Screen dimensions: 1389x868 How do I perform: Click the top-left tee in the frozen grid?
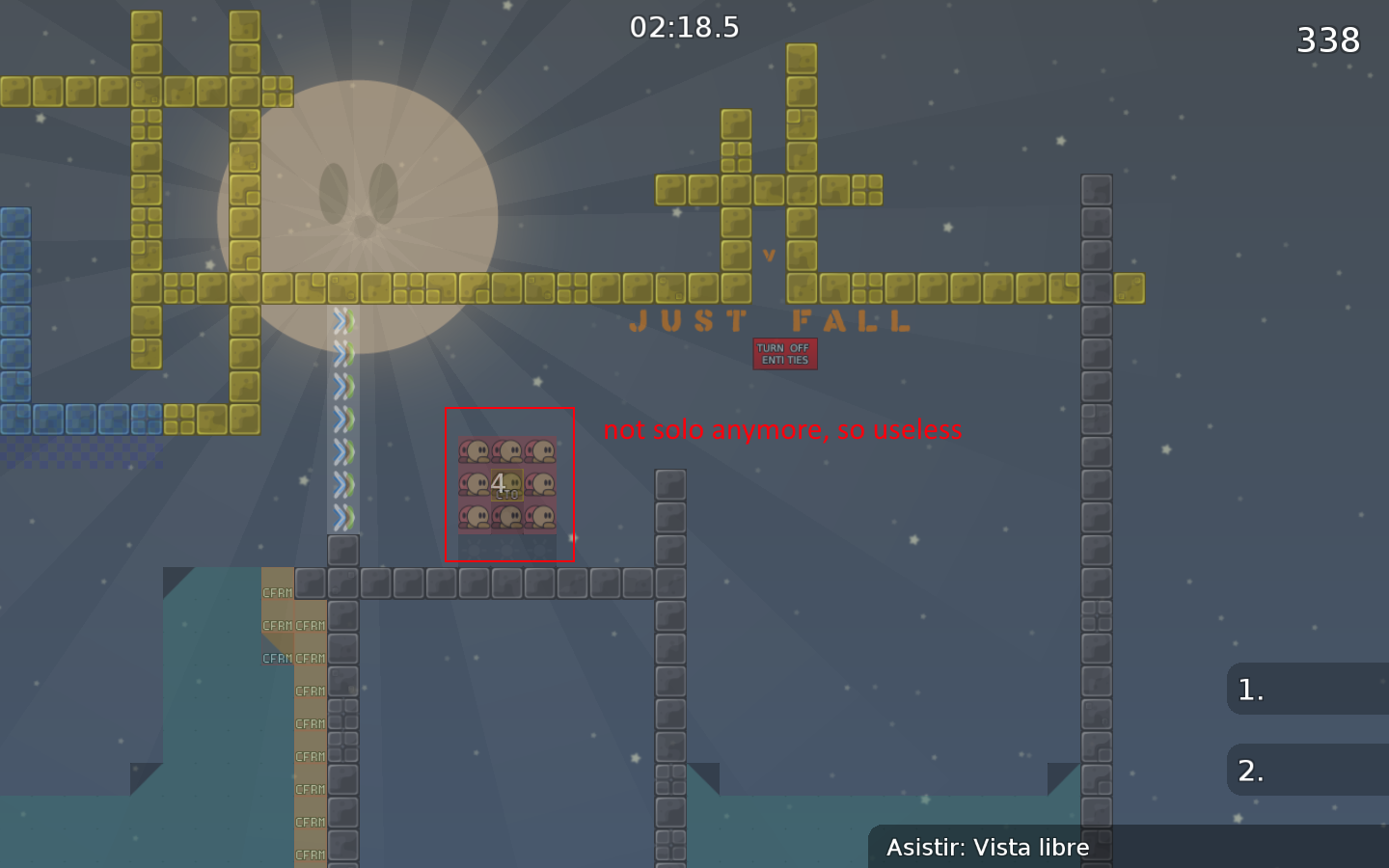(475, 450)
